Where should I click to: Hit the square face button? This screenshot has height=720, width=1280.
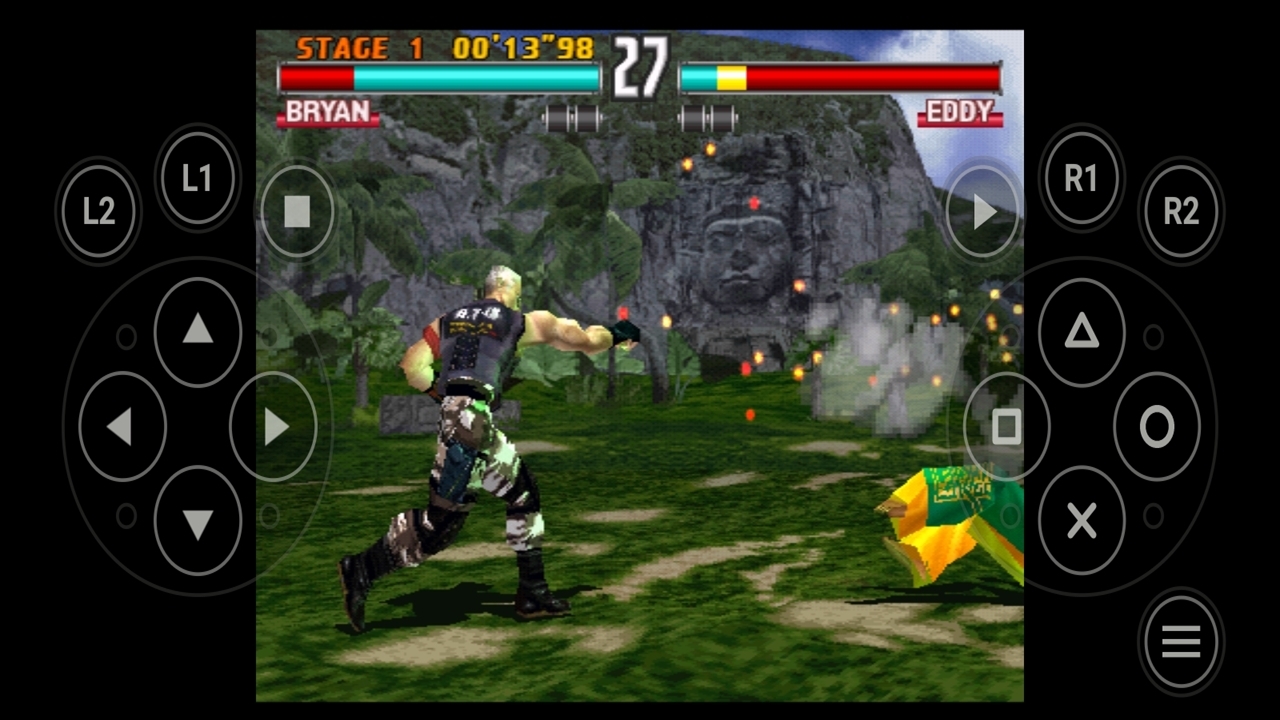pos(1006,427)
